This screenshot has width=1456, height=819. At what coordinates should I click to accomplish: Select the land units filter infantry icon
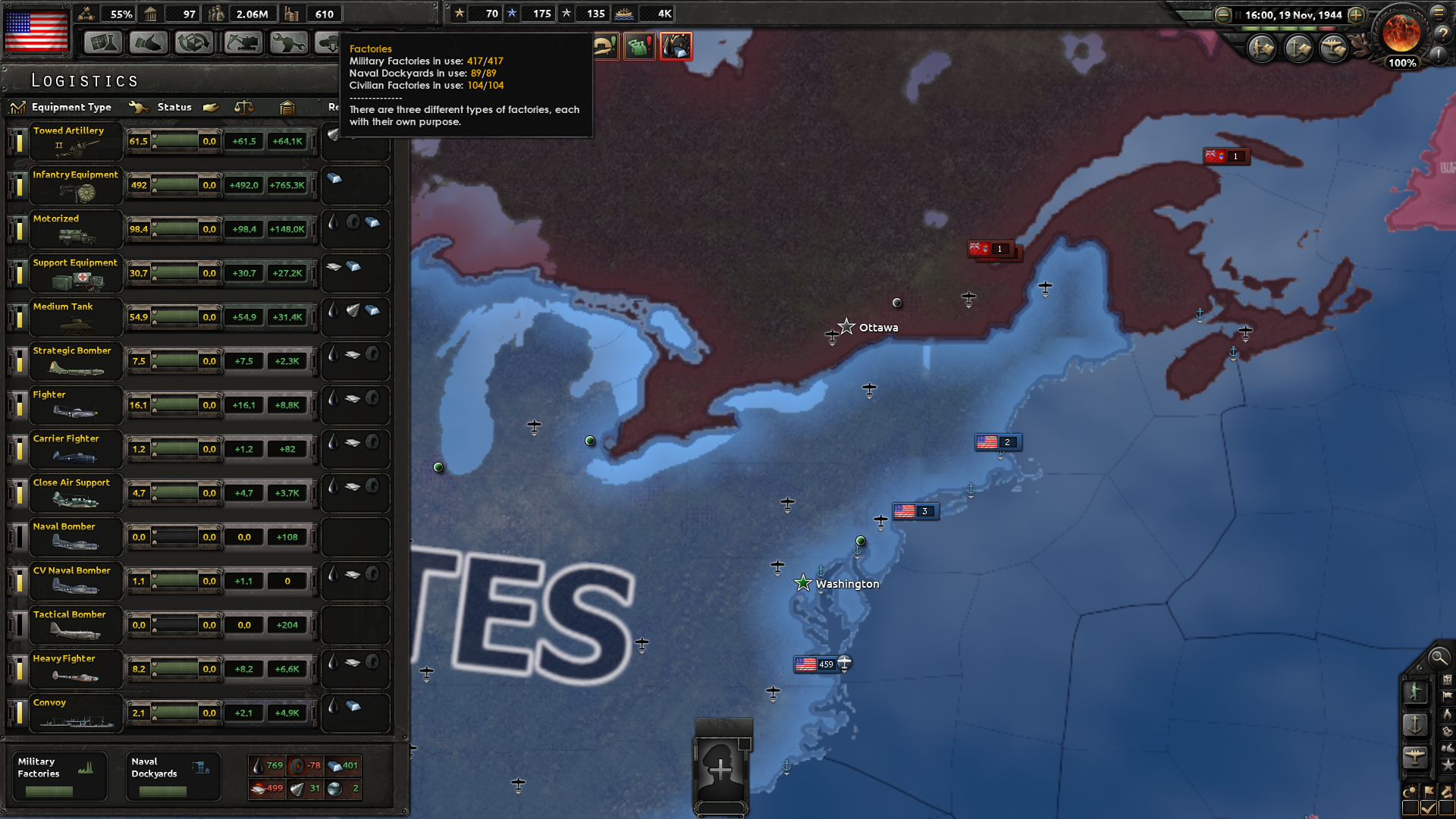(x=1416, y=691)
